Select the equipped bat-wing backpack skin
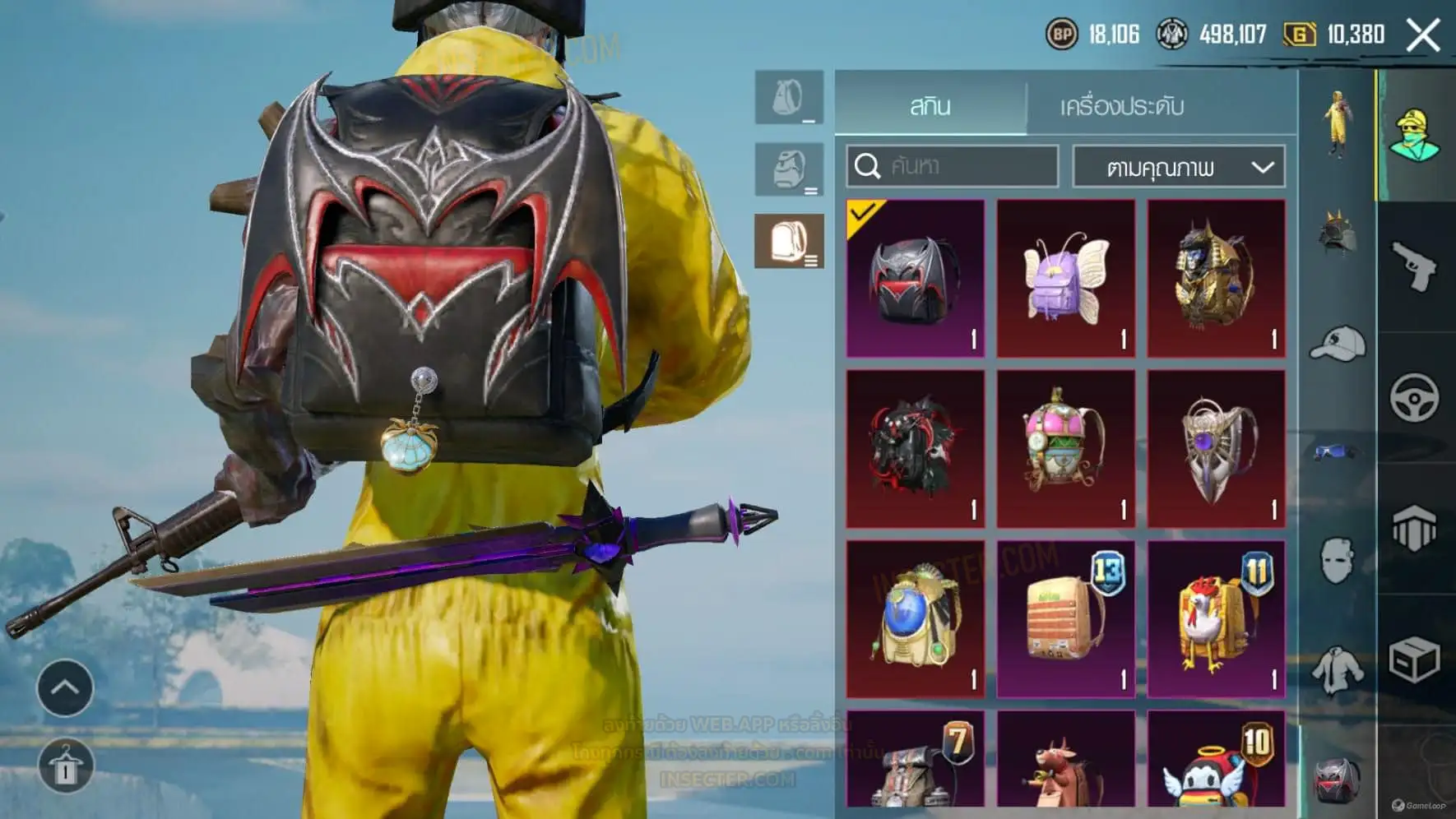 coord(916,278)
